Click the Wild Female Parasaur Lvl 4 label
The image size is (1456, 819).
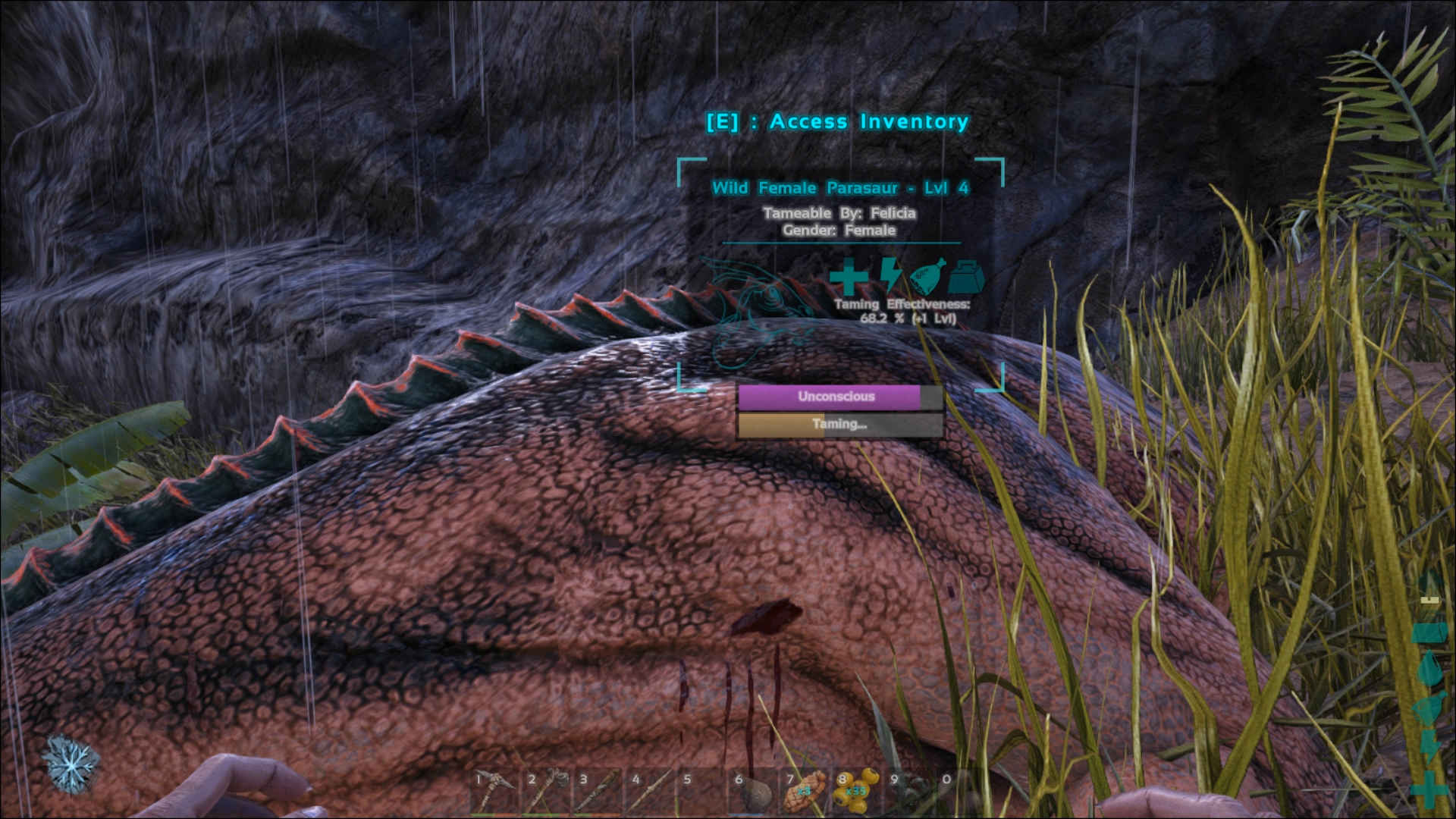tap(840, 187)
